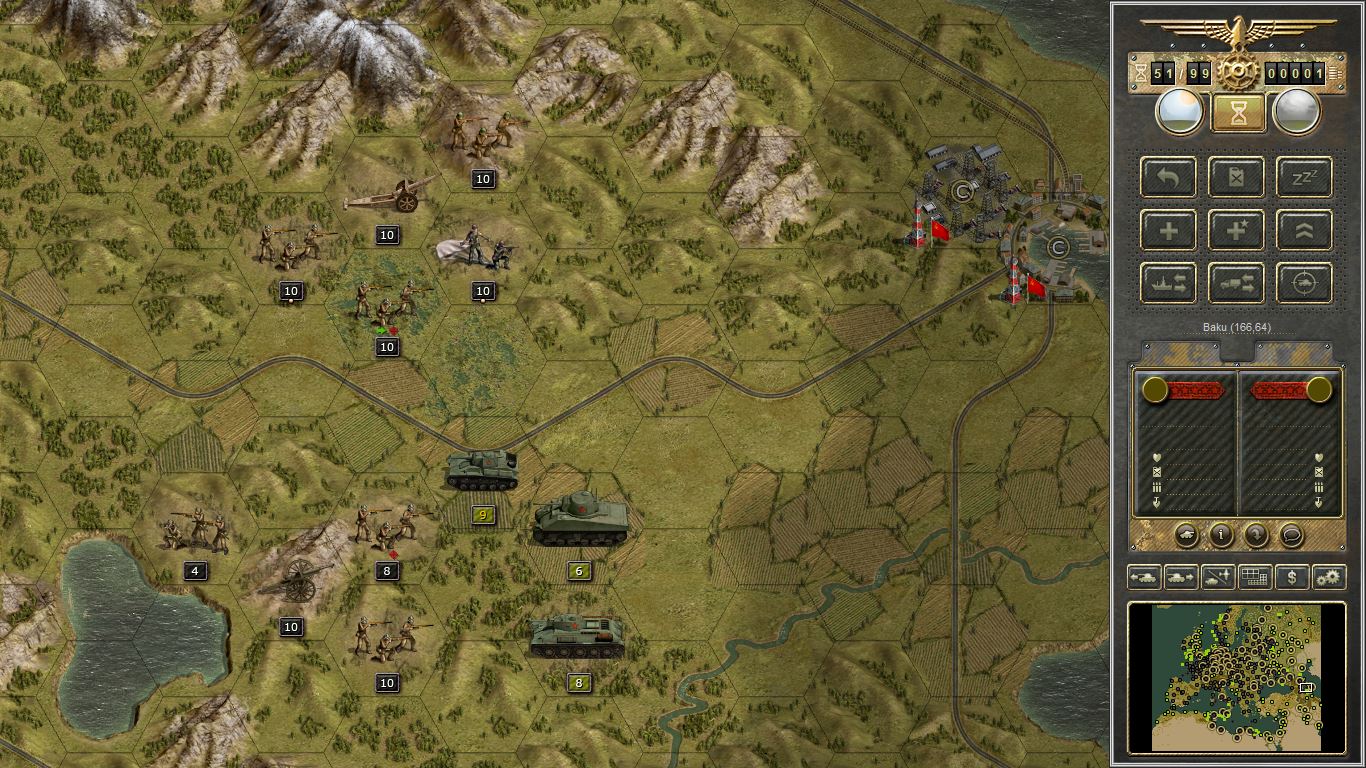Screen dimensions: 1366x768
Task: Reinforce the unit with regular replacements
Action: 1168,230
